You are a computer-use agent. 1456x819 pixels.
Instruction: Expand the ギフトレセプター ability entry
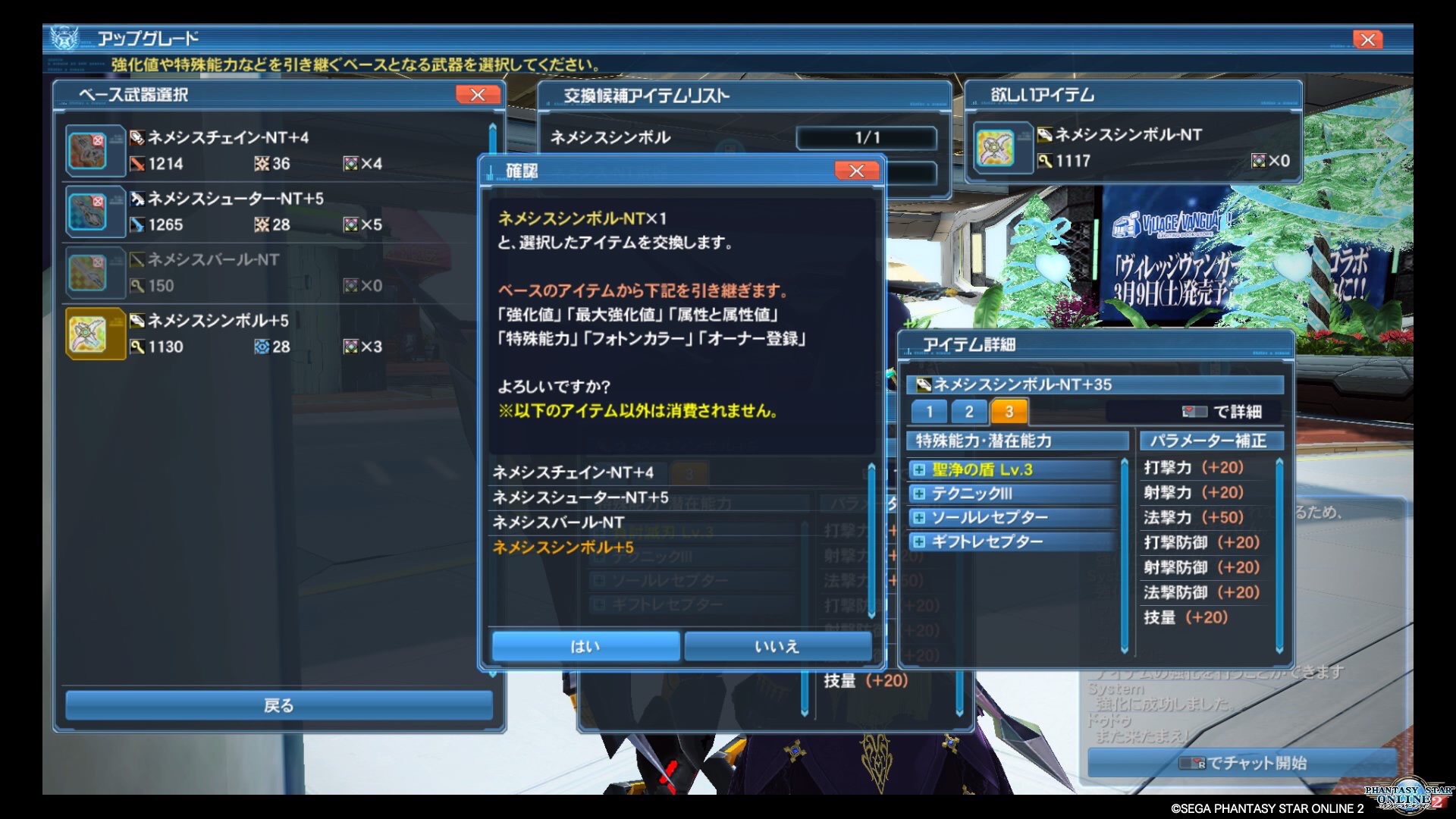coord(919,542)
